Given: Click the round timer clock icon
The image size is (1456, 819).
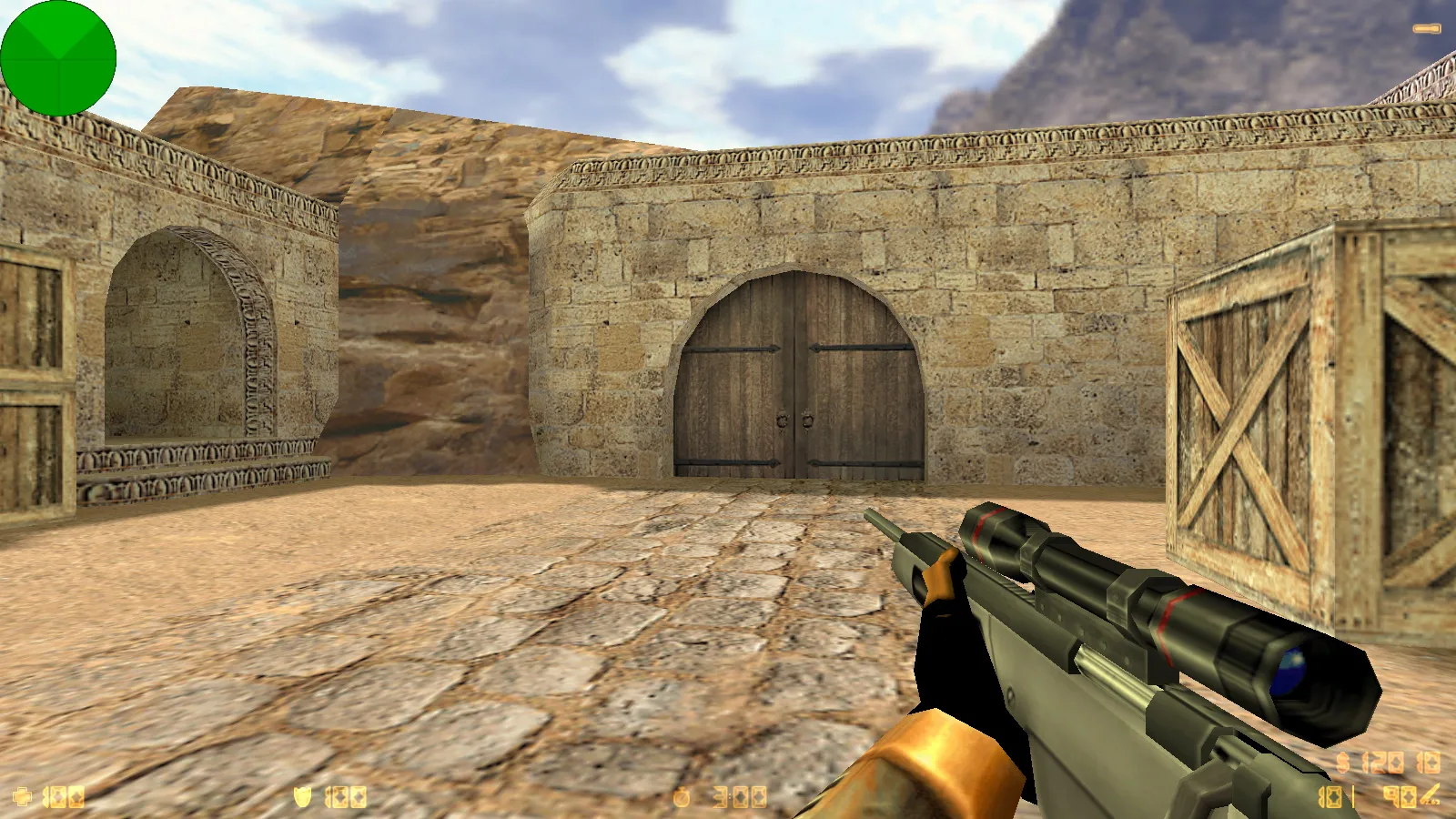Looking at the screenshot, I should 682,797.
